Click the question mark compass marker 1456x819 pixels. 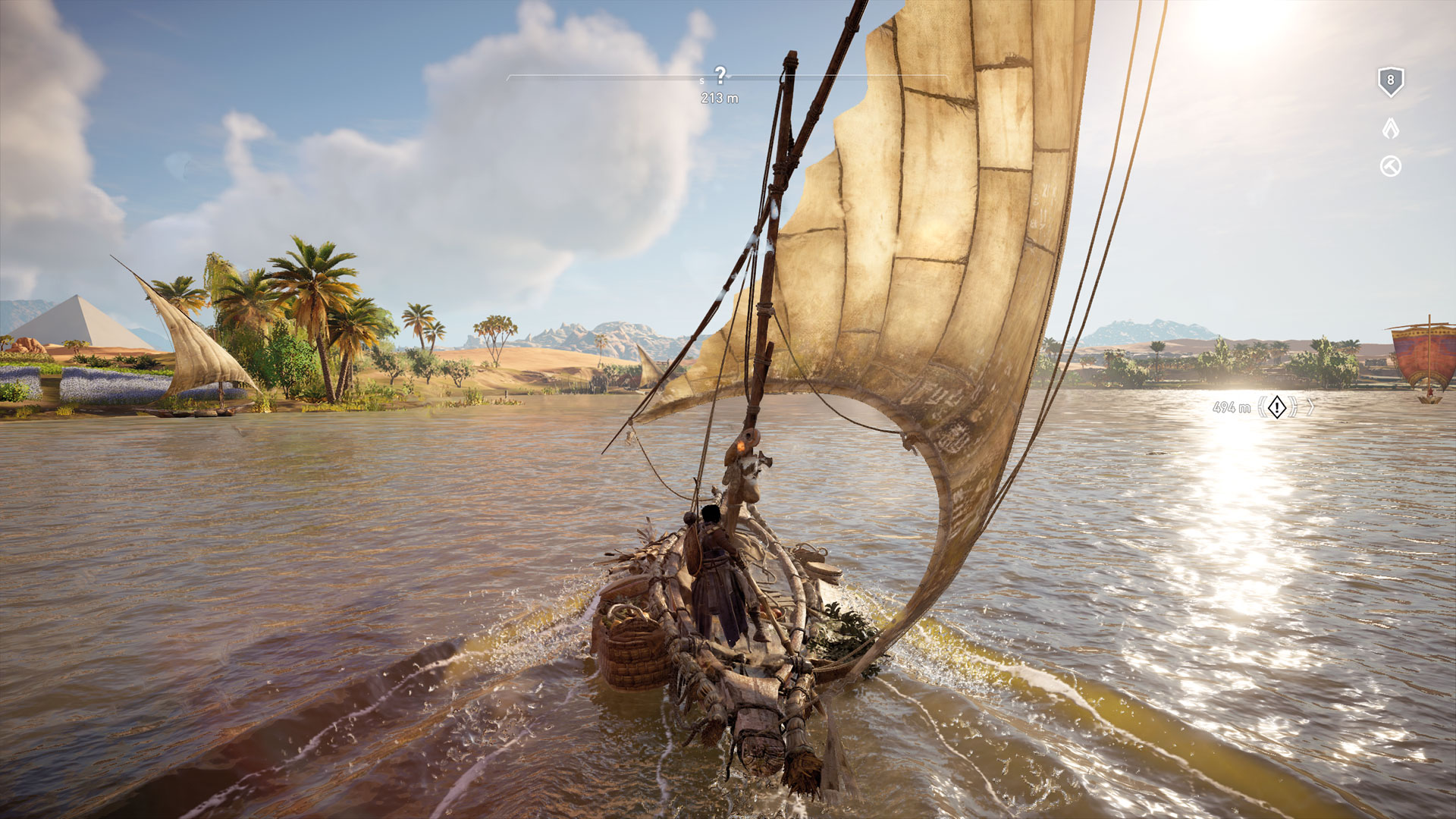tap(720, 74)
